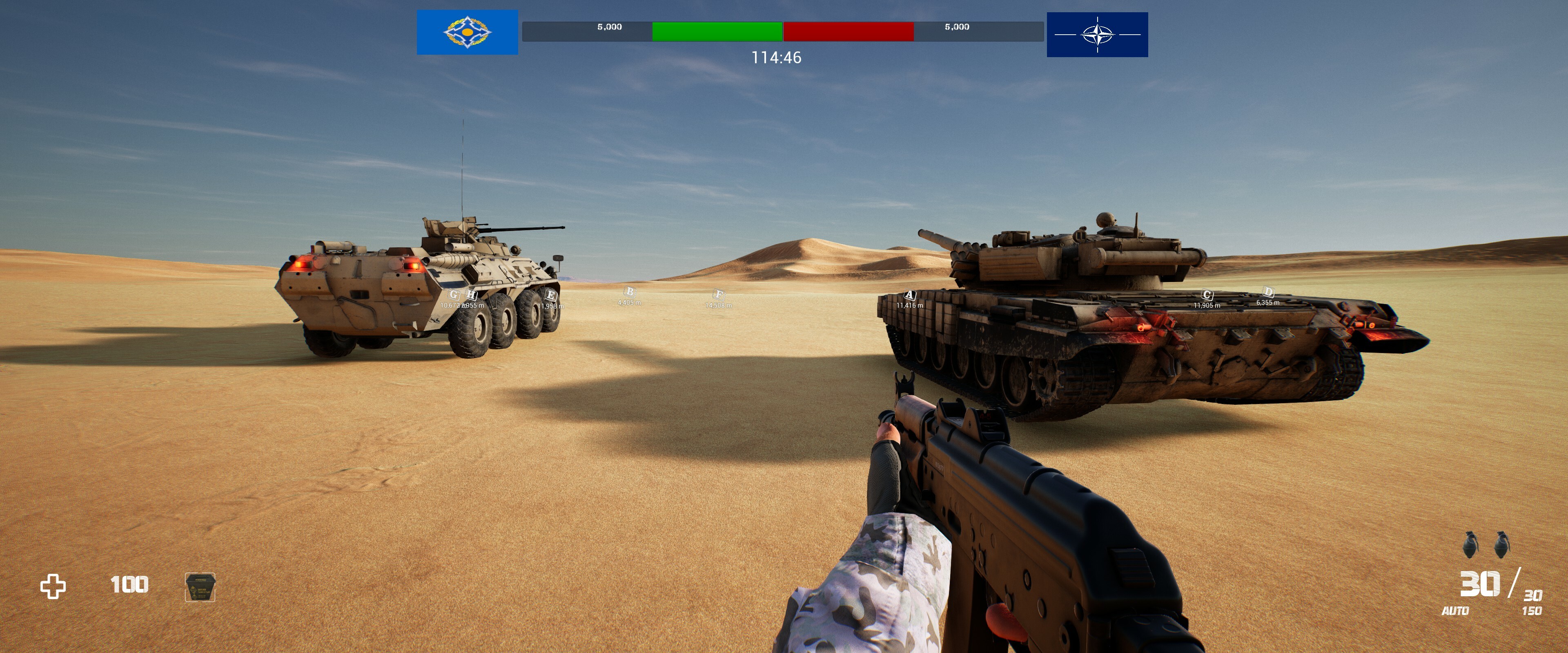Viewport: 1568px width, 653px height.
Task: Select the left 5,000 ticket counter
Action: pos(610,27)
